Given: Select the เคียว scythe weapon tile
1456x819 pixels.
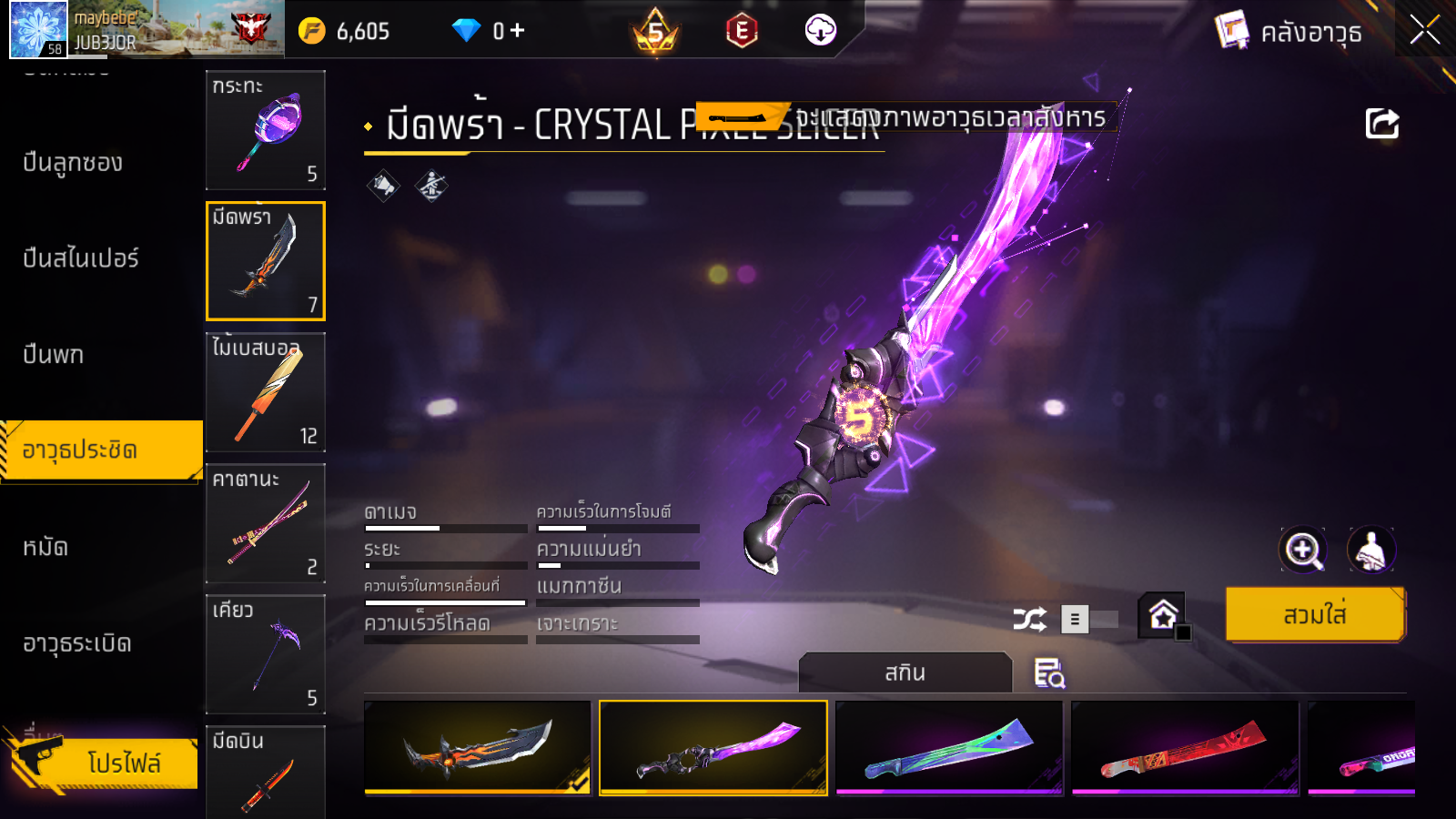Looking at the screenshot, I should (265, 654).
